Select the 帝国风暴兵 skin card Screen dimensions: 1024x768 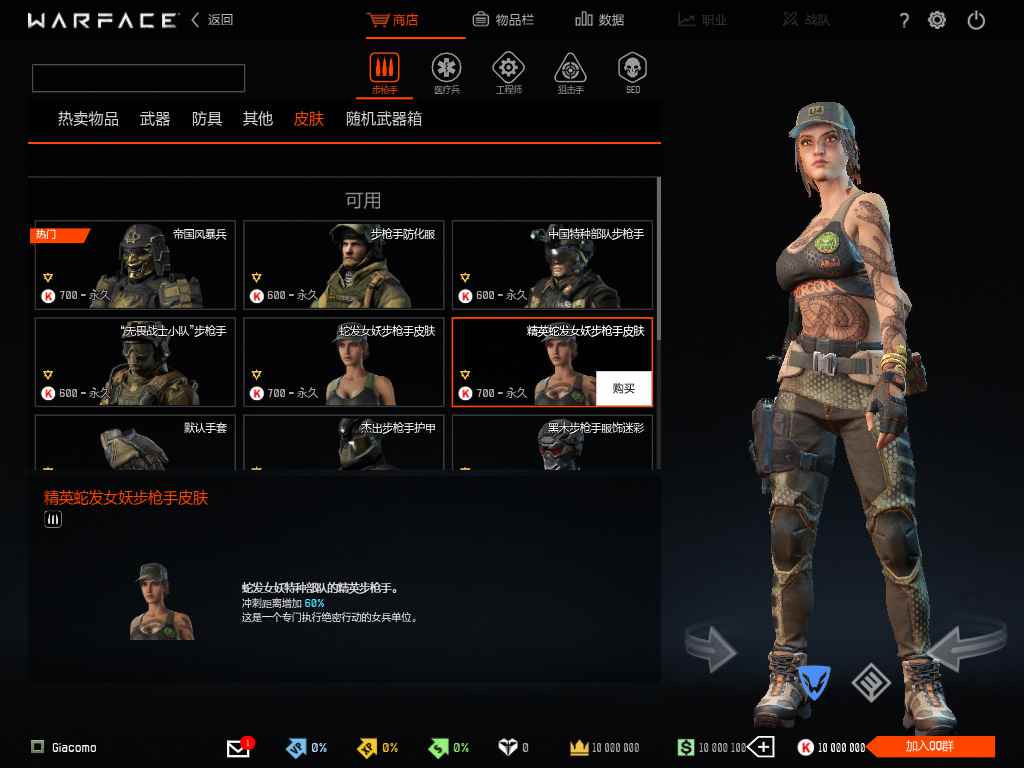pos(135,265)
